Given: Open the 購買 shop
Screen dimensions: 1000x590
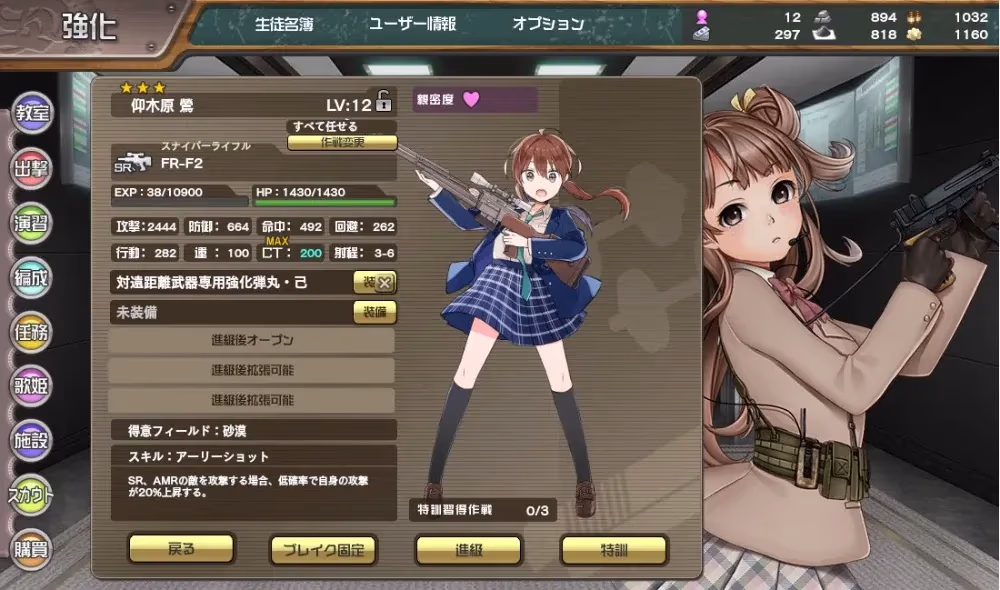Looking at the screenshot, I should (x=31, y=548).
